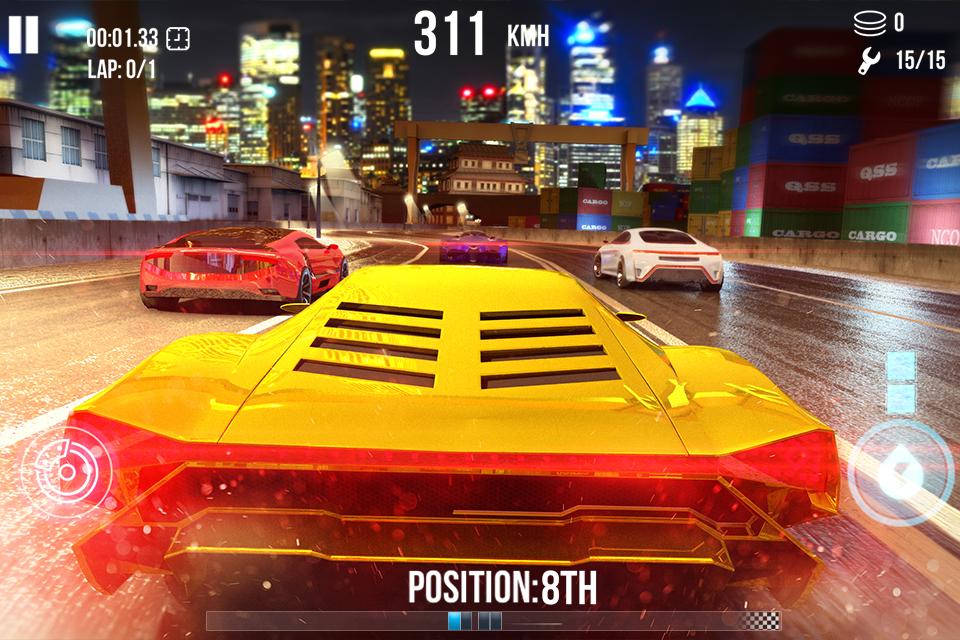Viewport: 960px width, 640px height.
Task: Pause the race with the pause button
Action: (23, 35)
